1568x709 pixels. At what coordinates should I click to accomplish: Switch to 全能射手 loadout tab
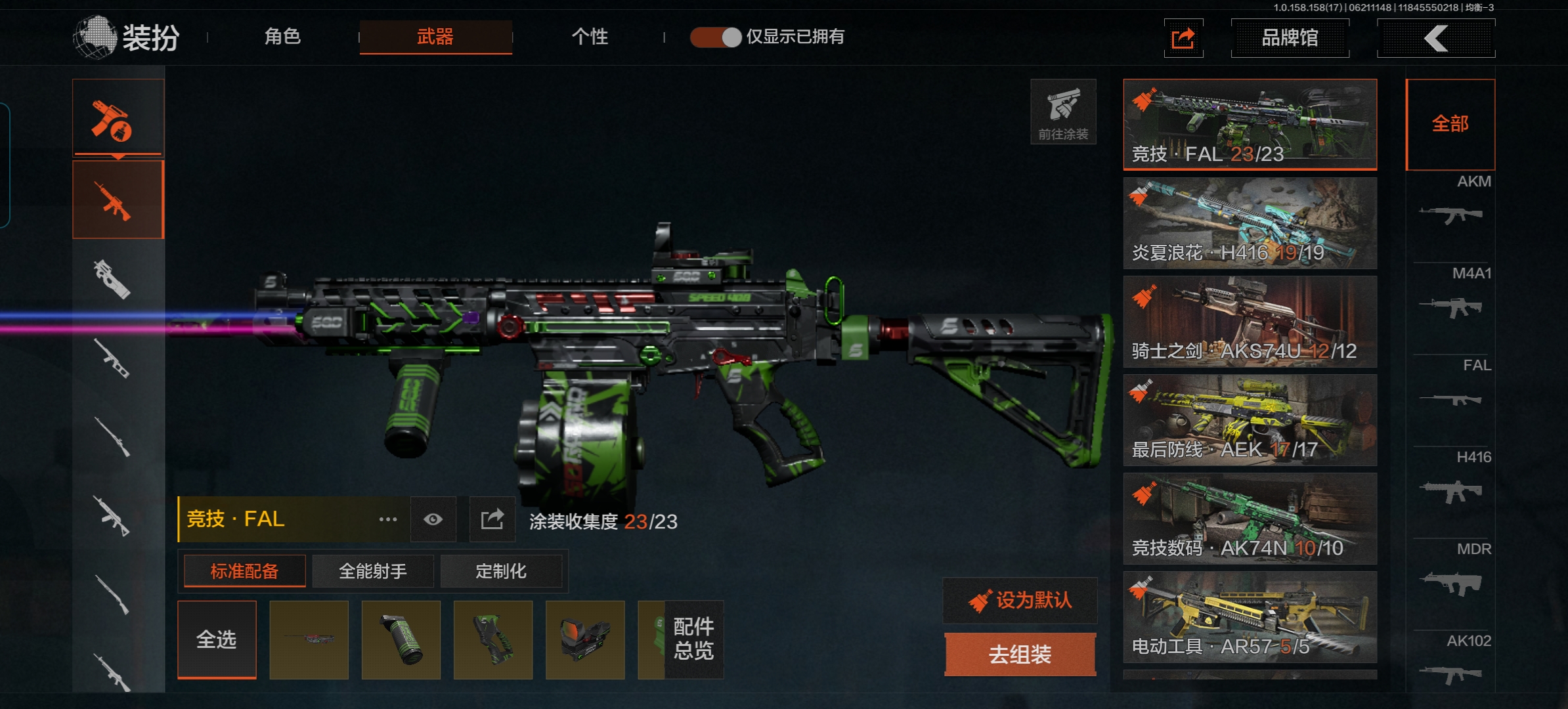click(373, 571)
